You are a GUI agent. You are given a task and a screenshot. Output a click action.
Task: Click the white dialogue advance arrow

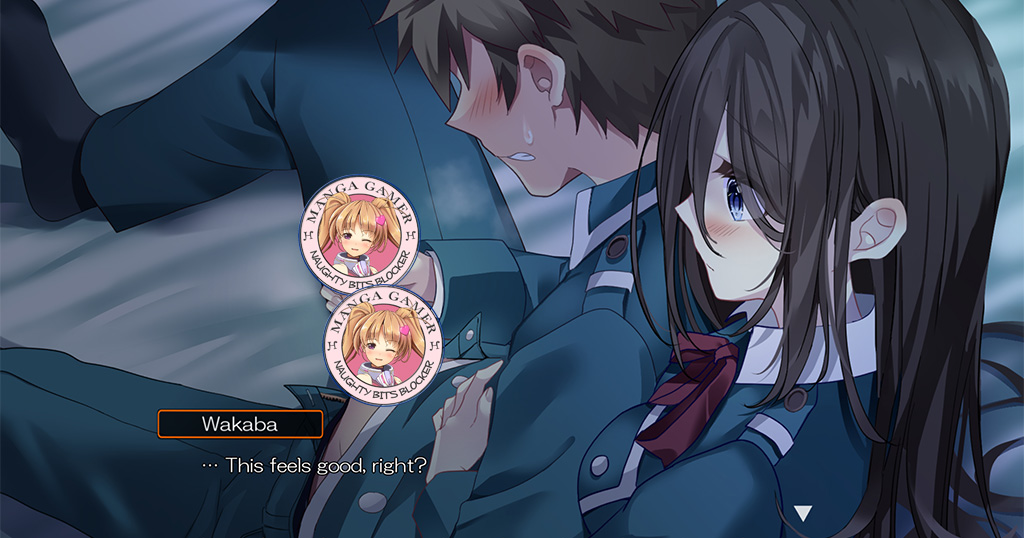(802, 513)
